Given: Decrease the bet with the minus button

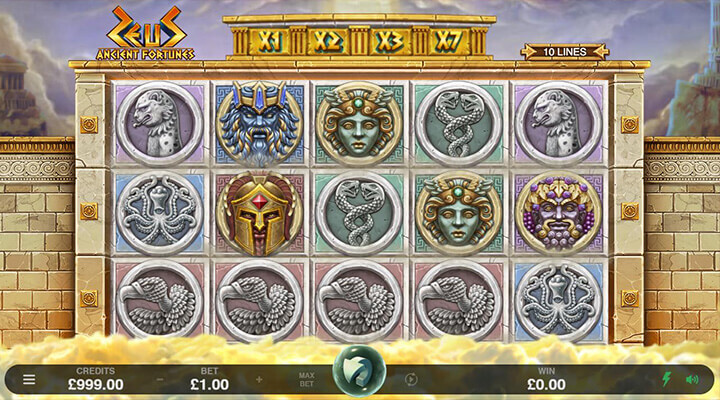Looking at the screenshot, I should pos(159,379).
